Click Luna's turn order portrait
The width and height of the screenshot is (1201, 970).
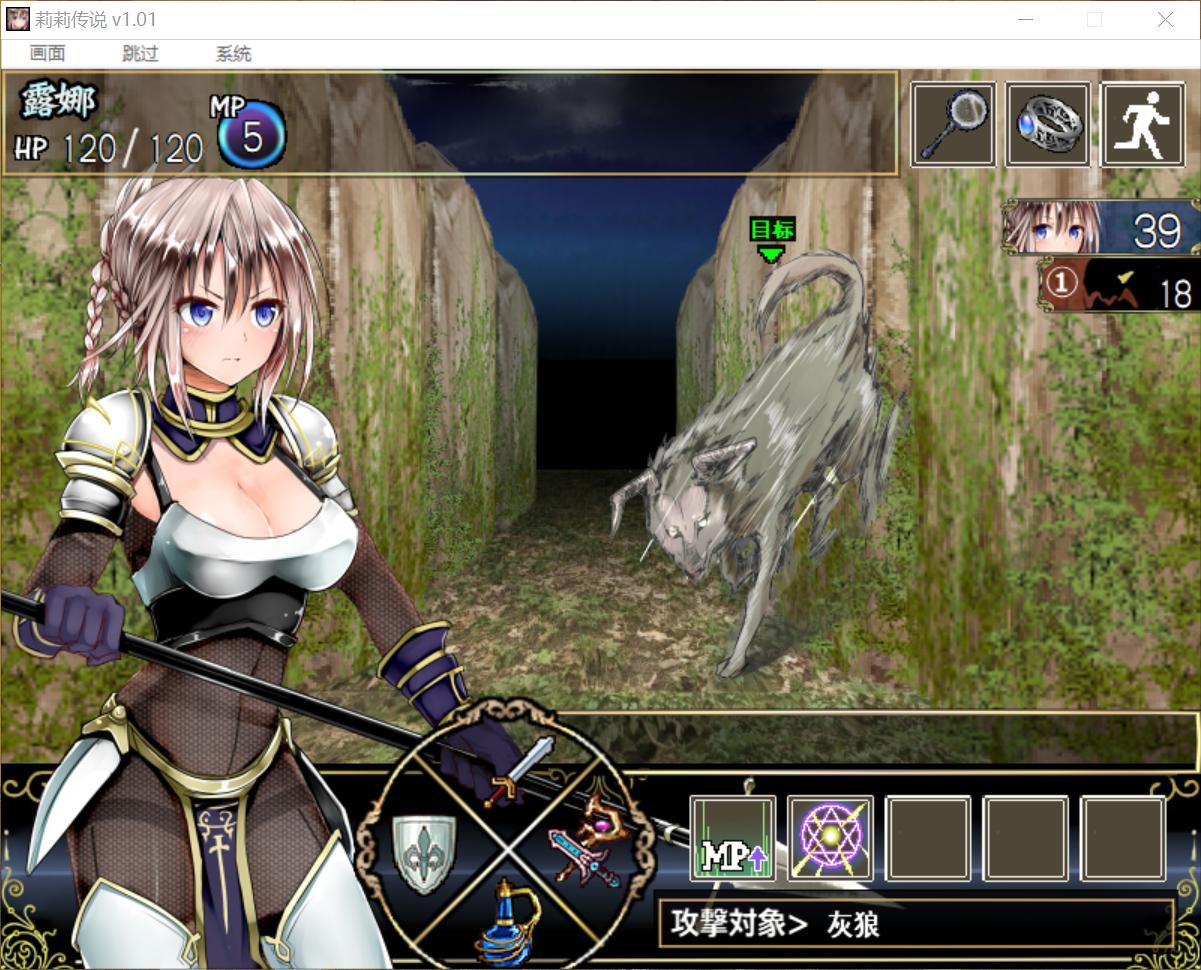(x=1100, y=227)
